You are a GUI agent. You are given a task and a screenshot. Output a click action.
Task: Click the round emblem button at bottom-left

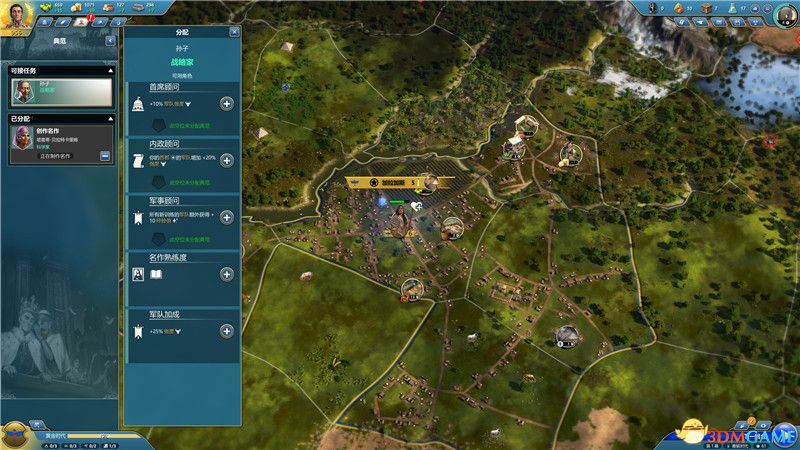coord(15,434)
